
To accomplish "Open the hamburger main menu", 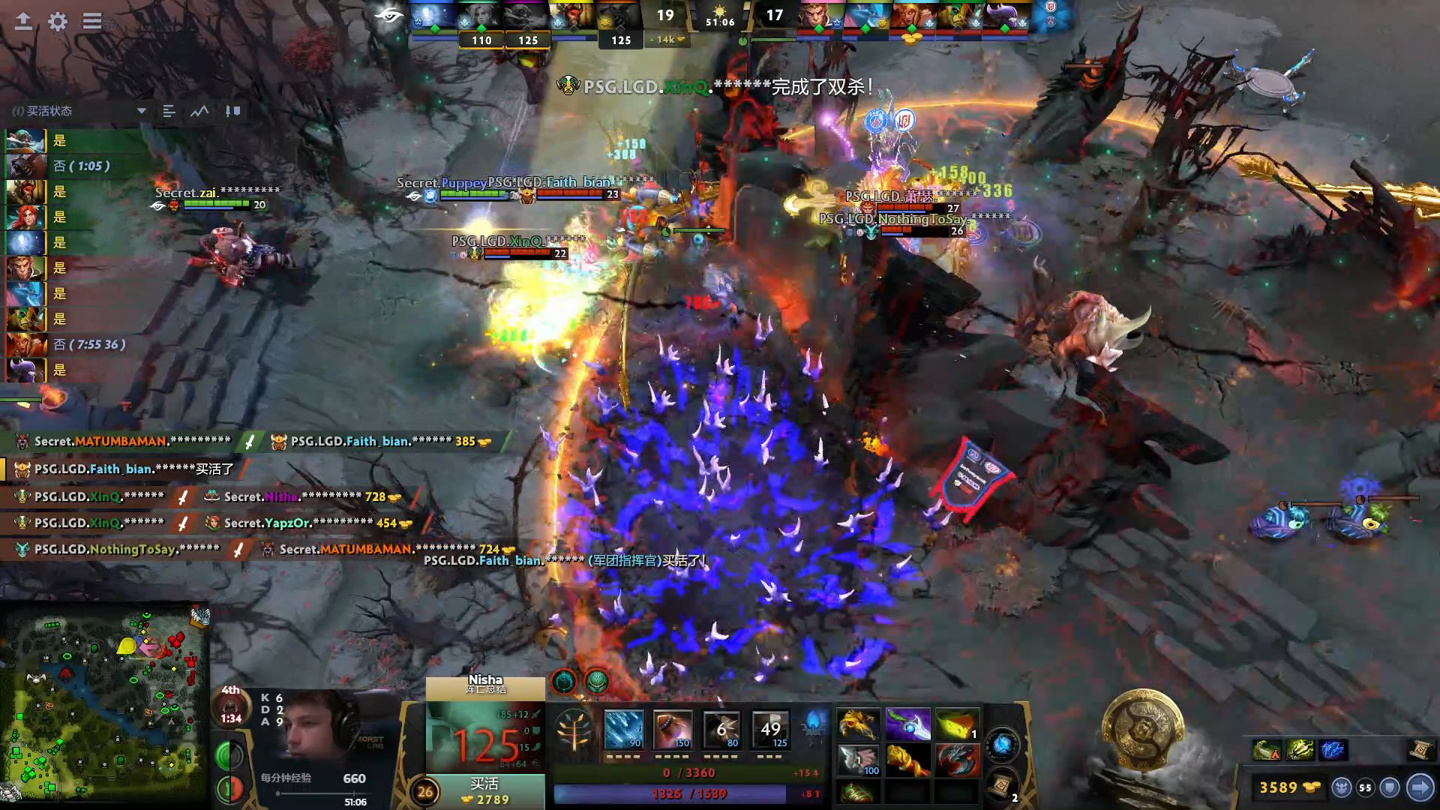I will [92, 21].
